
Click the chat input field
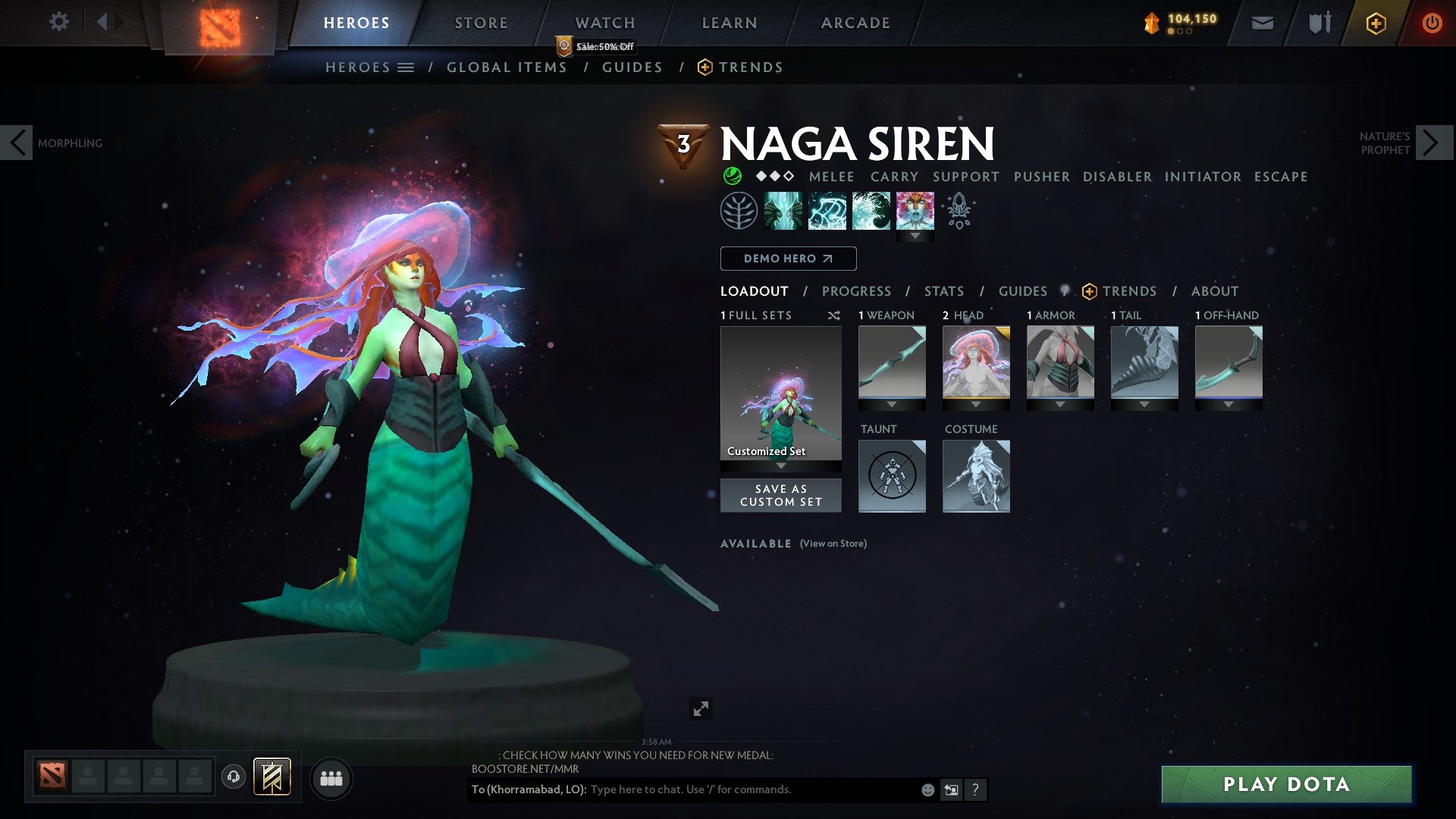751,789
